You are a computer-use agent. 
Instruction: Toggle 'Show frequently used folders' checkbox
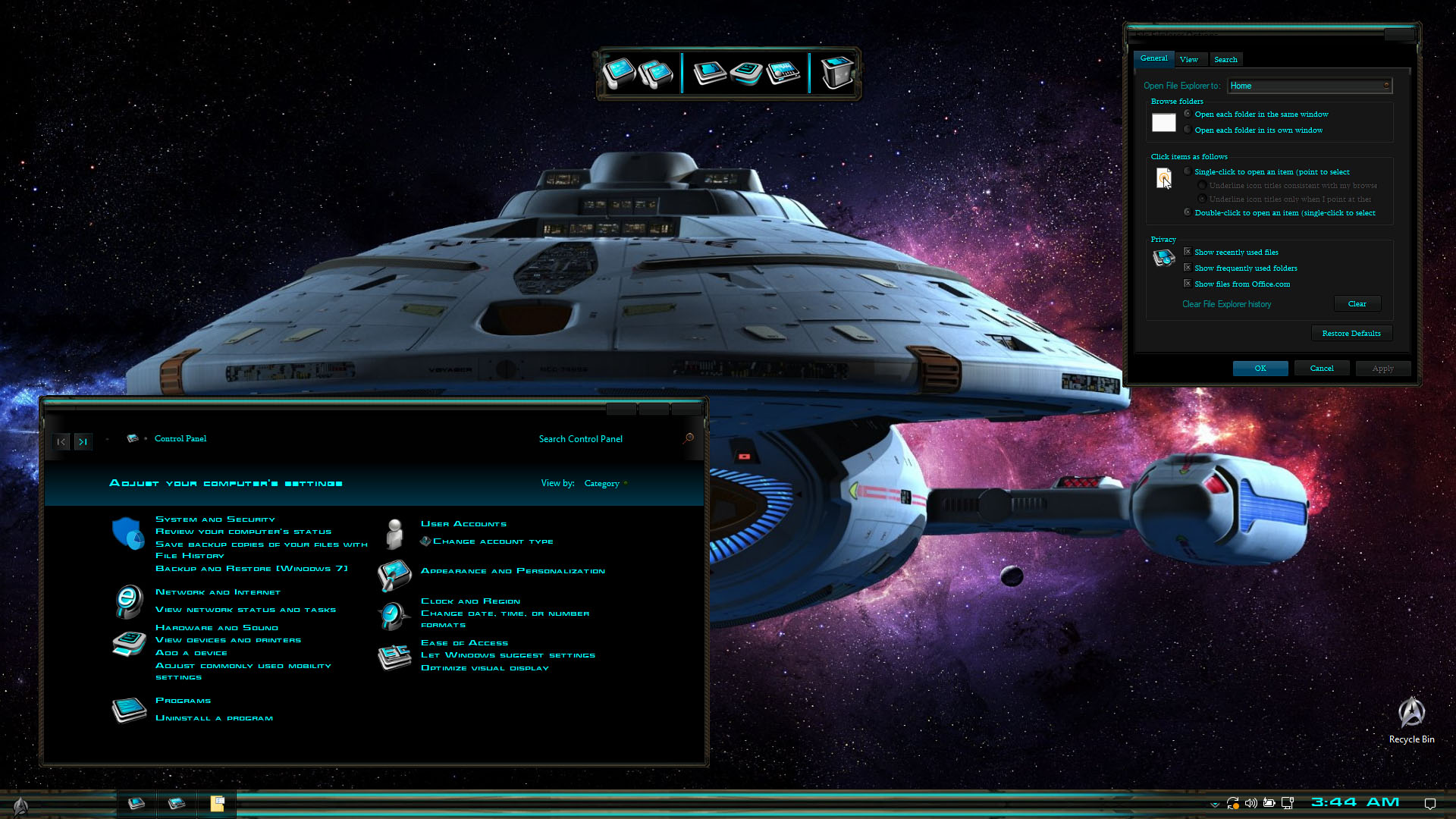(1188, 268)
